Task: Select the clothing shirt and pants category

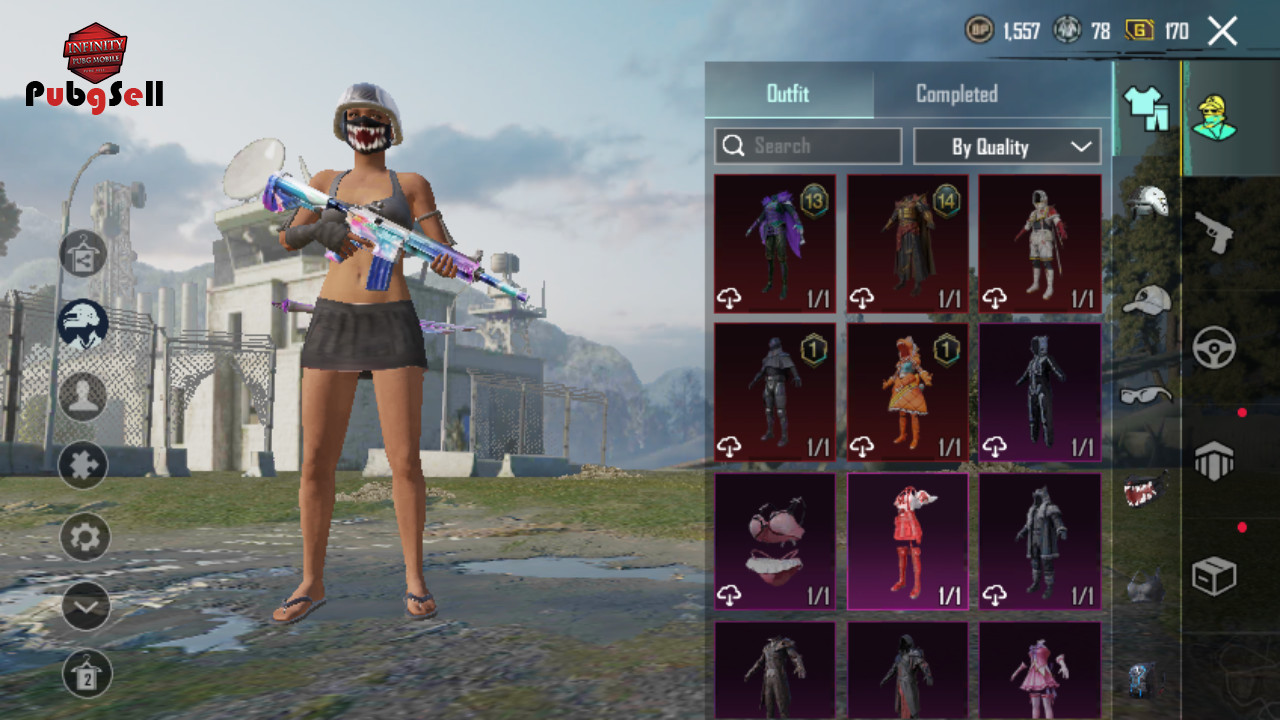Action: click(x=1146, y=108)
